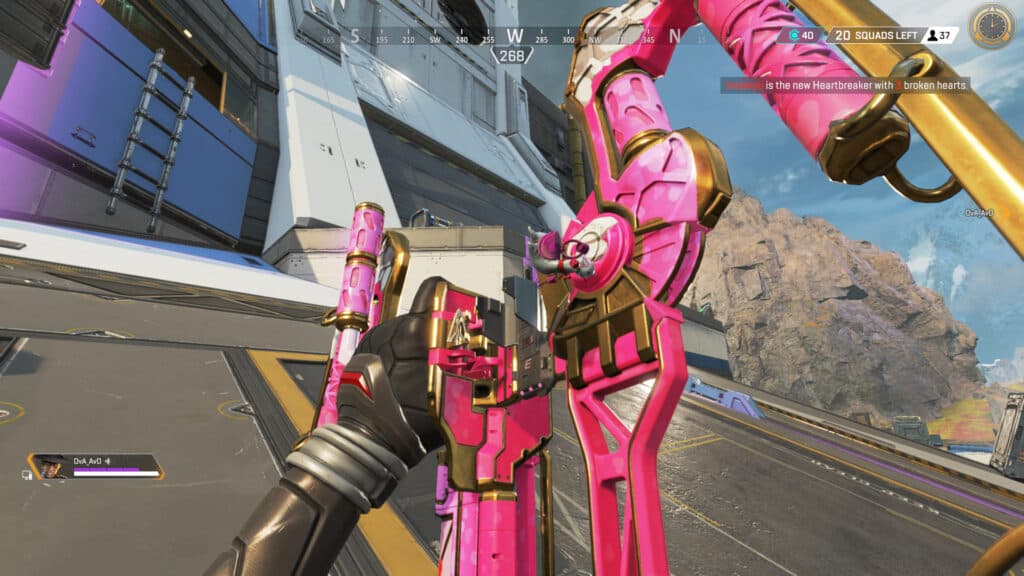
Task: Click the platform icon left of teammate banner
Action: click(x=26, y=473)
